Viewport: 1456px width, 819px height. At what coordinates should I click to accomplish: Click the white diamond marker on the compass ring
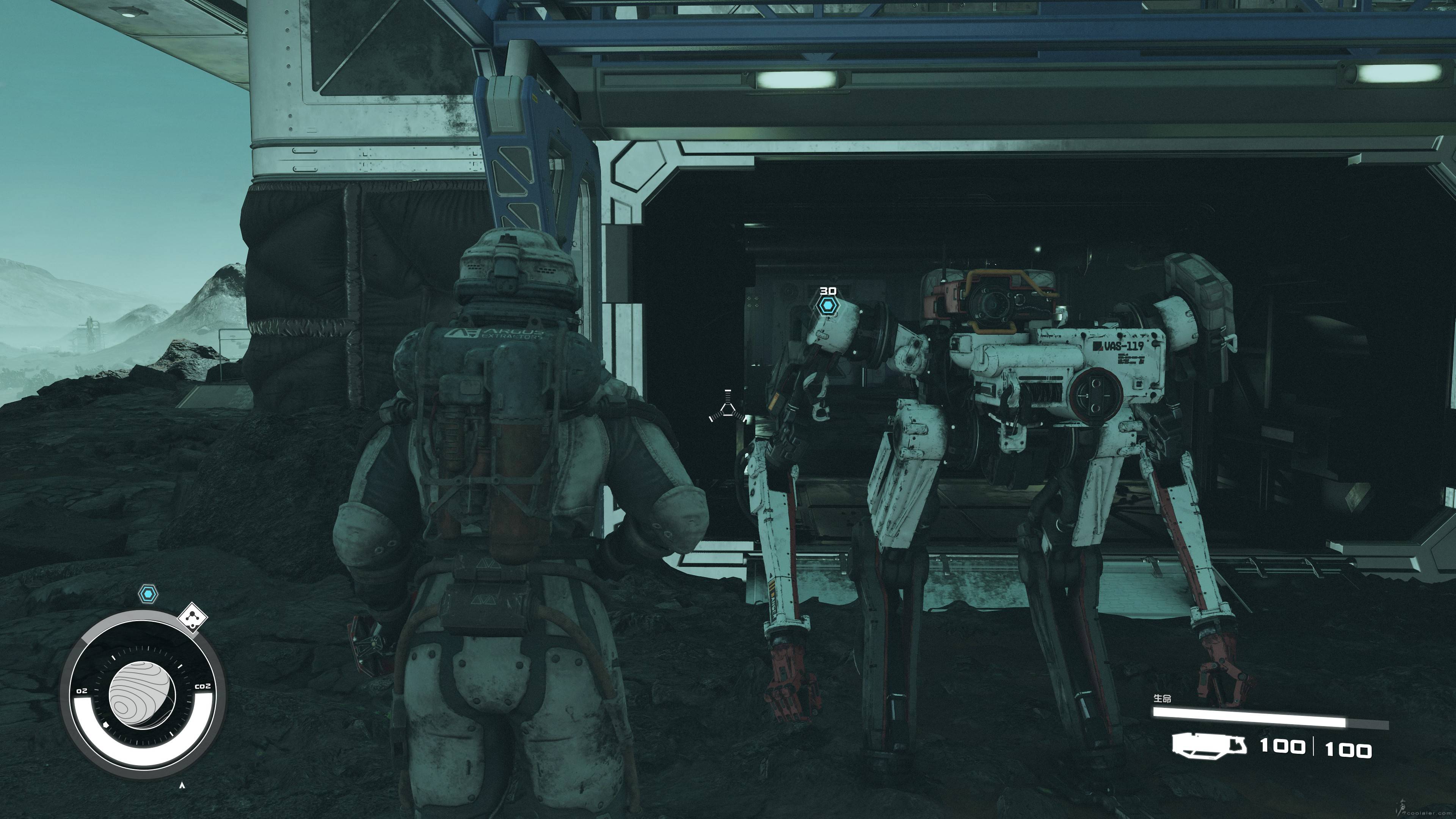pos(193,618)
